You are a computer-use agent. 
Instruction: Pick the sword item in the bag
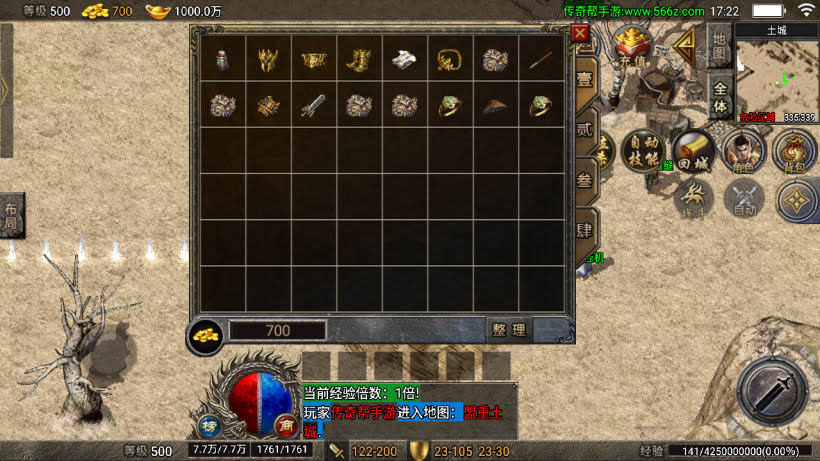(313, 104)
